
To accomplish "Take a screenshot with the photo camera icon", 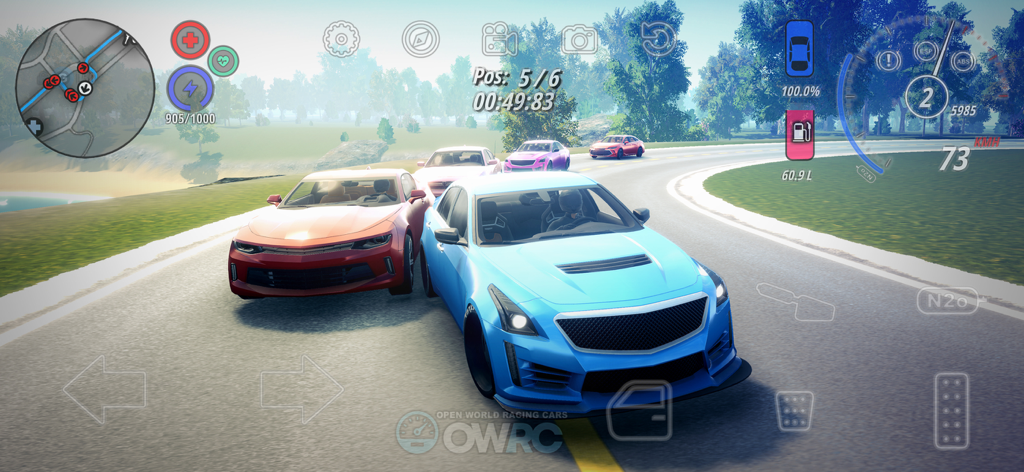I will coord(579,39).
